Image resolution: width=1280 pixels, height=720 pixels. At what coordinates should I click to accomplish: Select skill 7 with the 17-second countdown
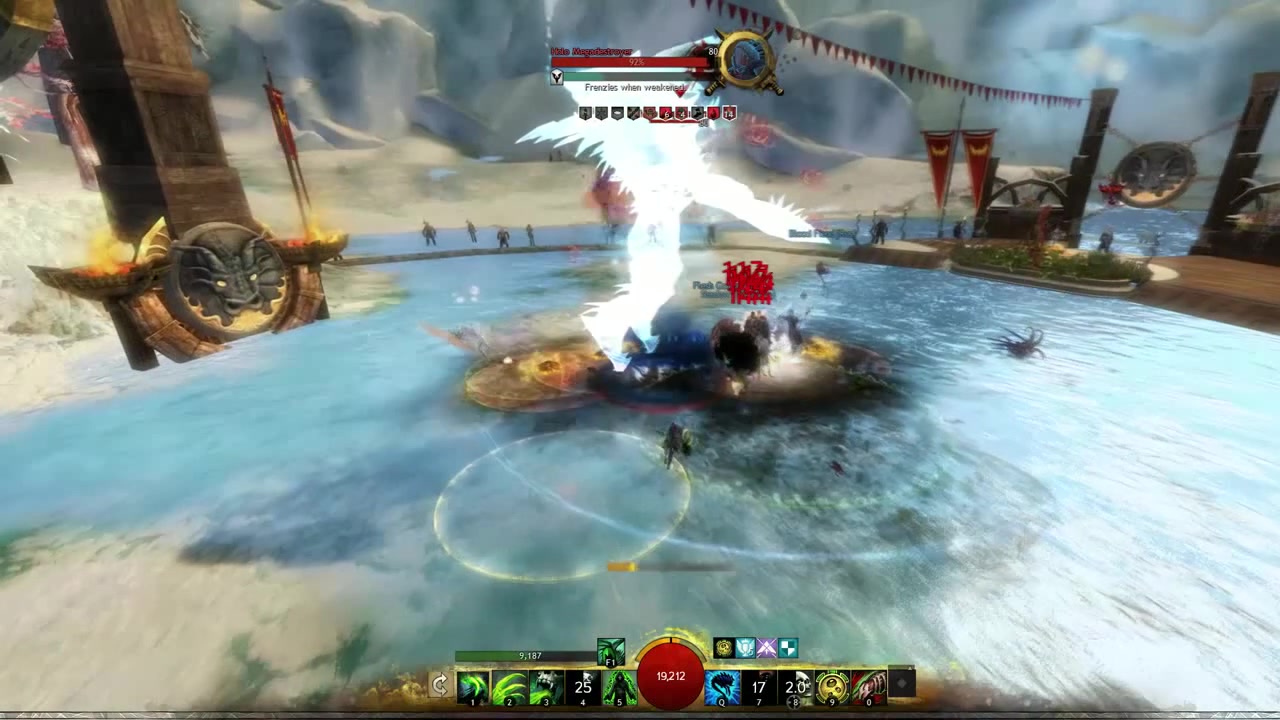pyautogui.click(x=758, y=684)
